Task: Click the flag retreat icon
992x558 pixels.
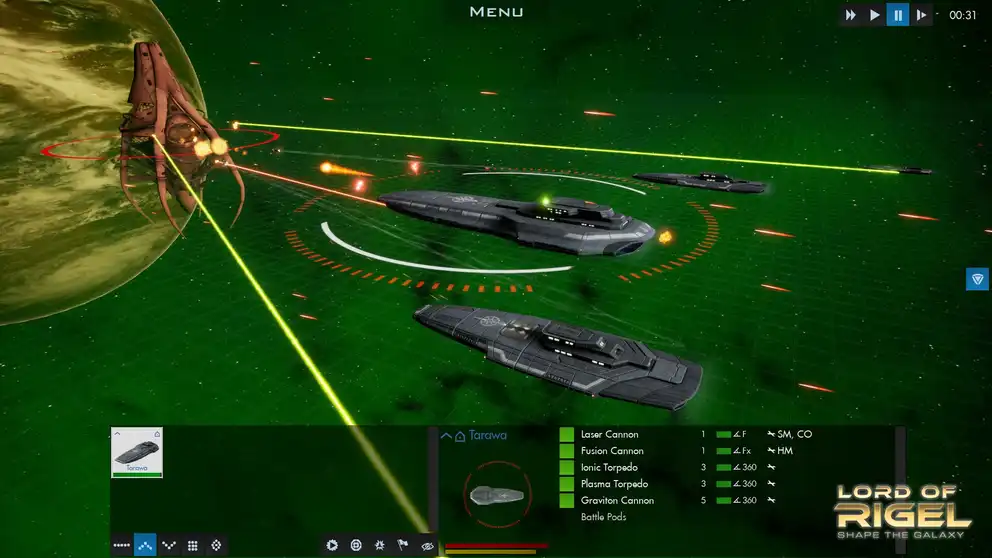Action: tap(404, 545)
